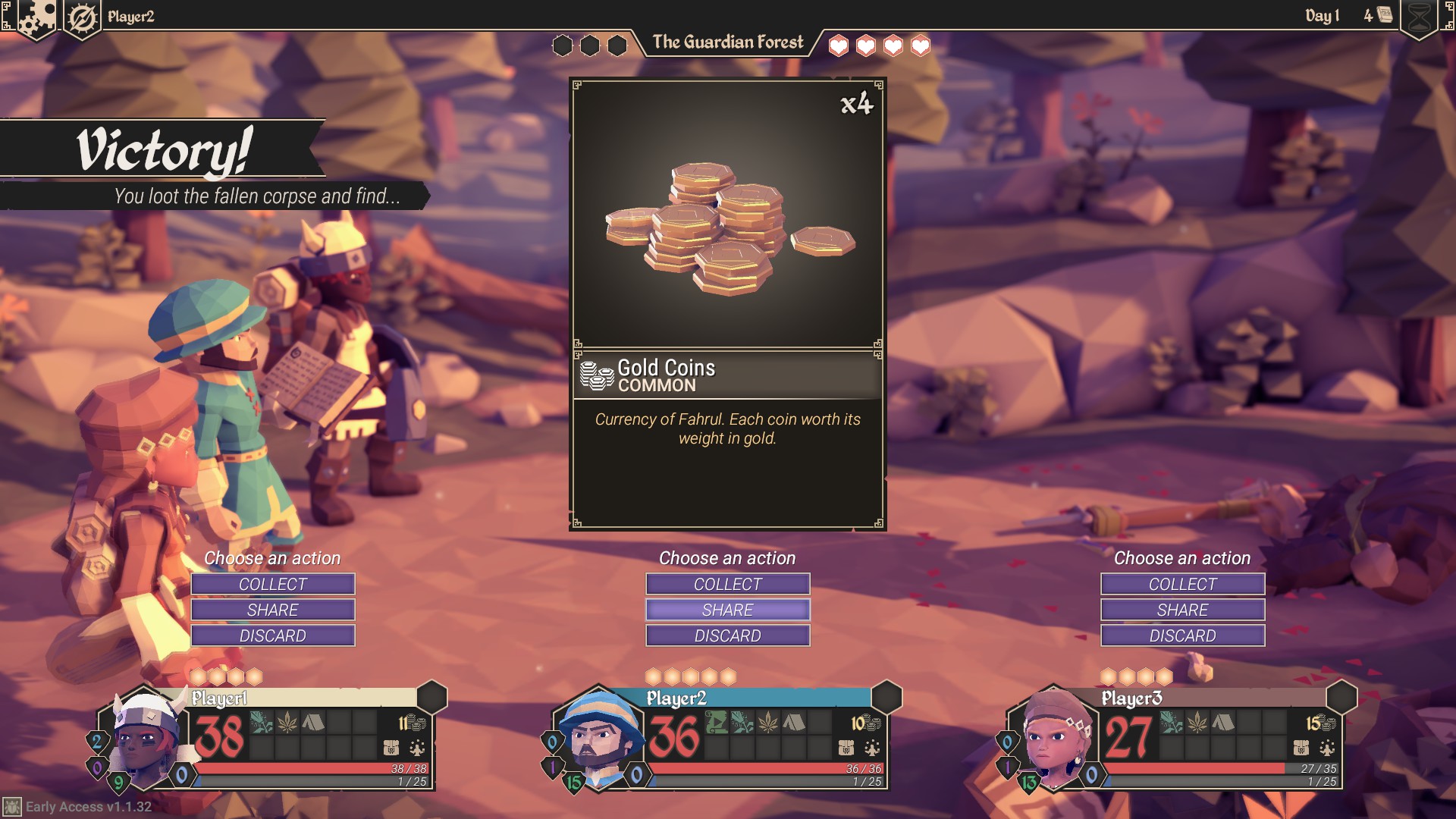
Task: Discard the gold coins as Player3
Action: pyautogui.click(x=1182, y=635)
